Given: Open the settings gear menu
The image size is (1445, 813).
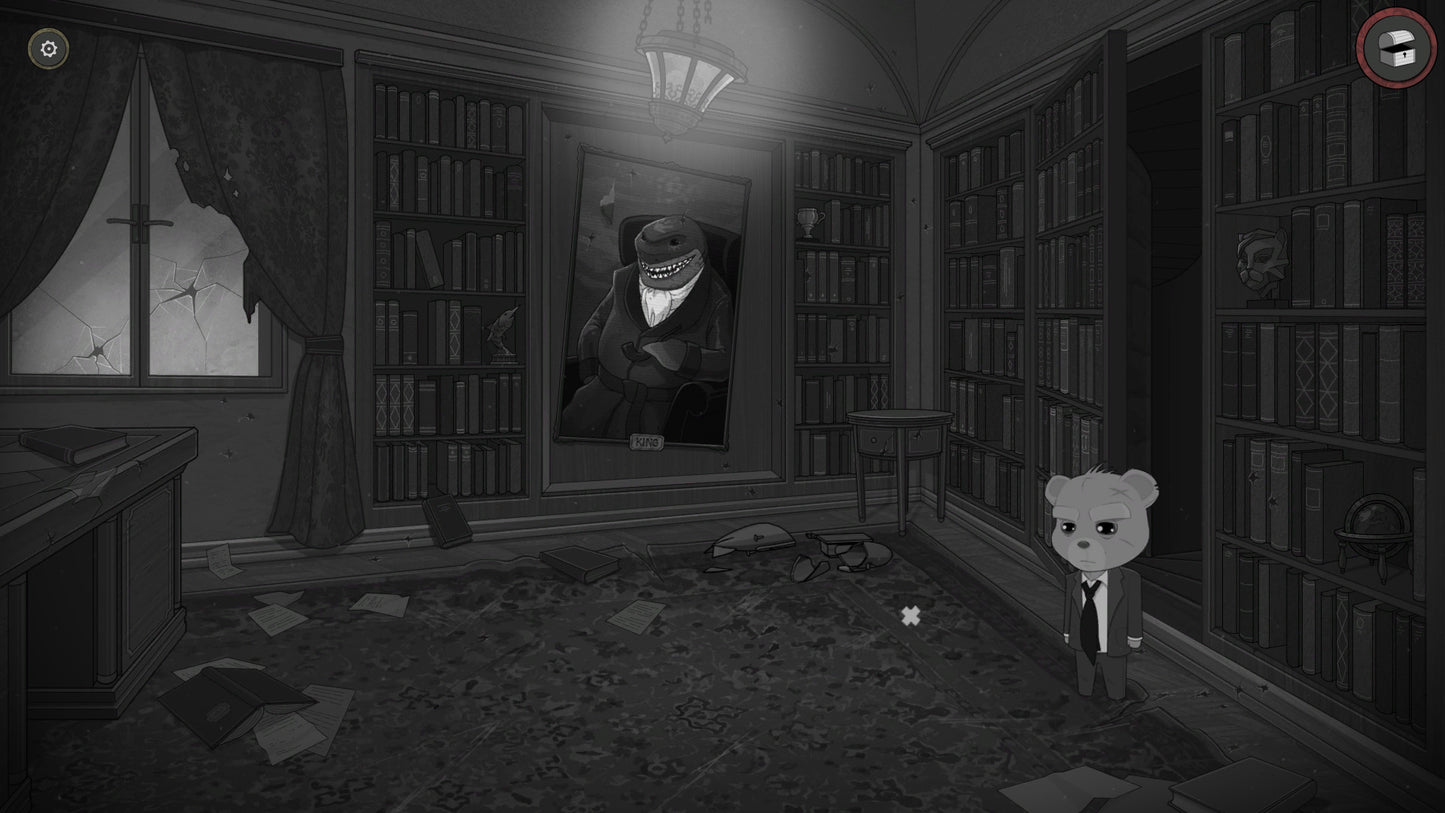Looking at the screenshot, I should [47, 47].
